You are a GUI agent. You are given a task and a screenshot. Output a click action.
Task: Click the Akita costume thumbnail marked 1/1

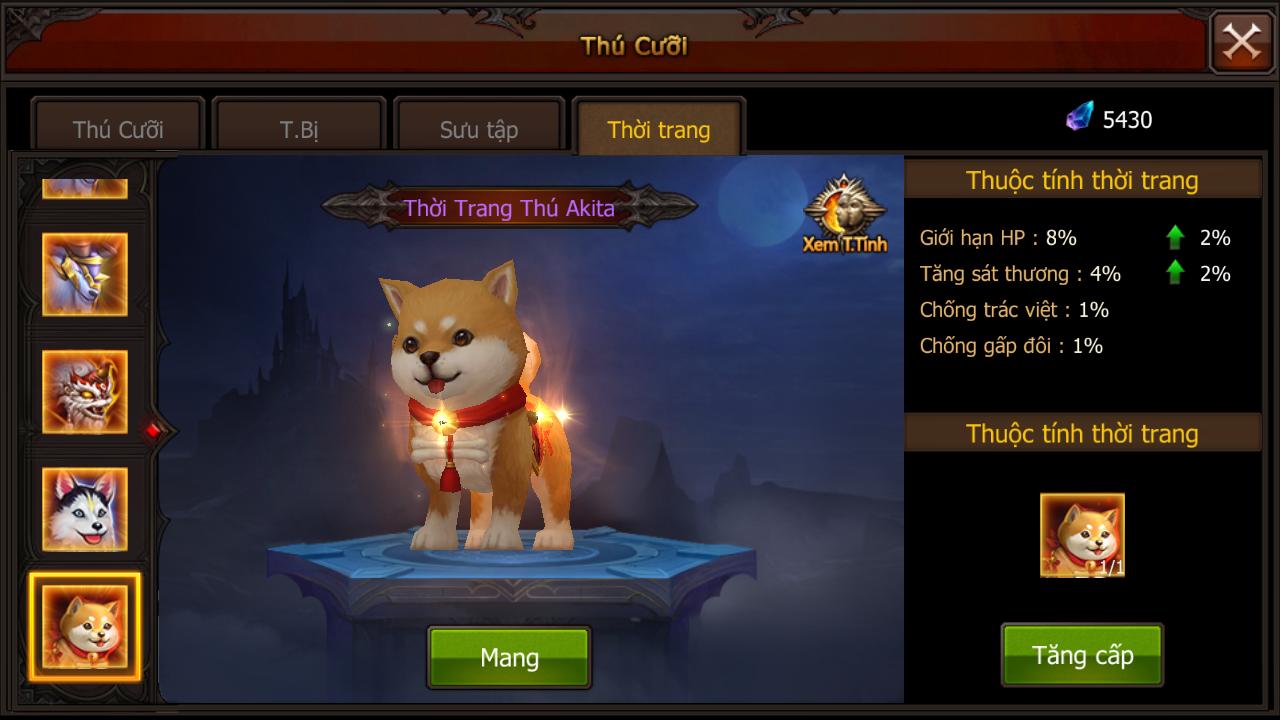click(x=1082, y=534)
